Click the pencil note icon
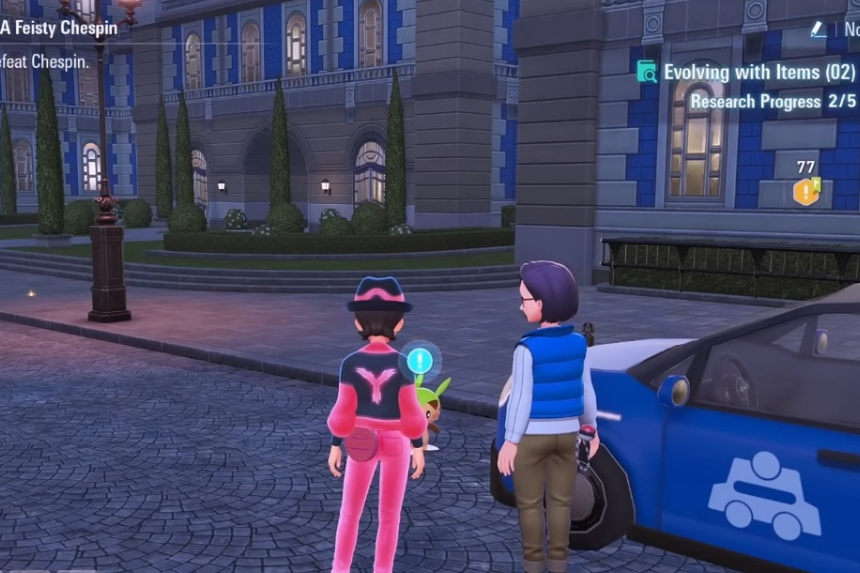The width and height of the screenshot is (860, 573). [819, 30]
